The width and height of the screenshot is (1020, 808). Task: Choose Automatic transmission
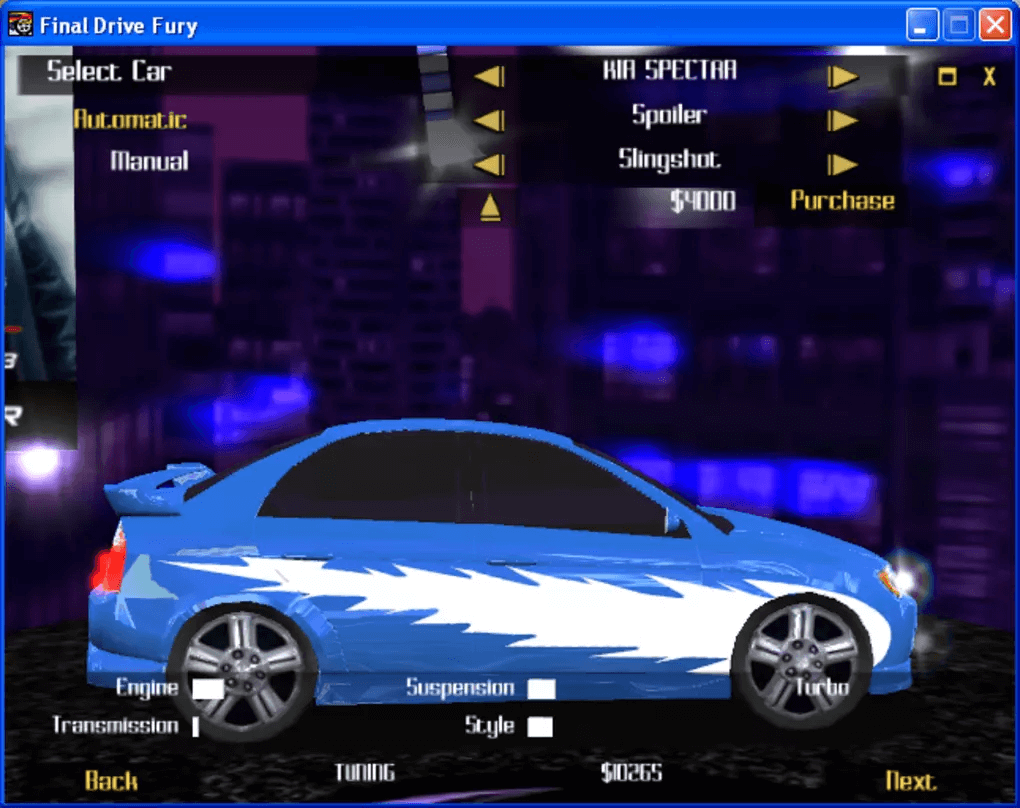click(130, 120)
